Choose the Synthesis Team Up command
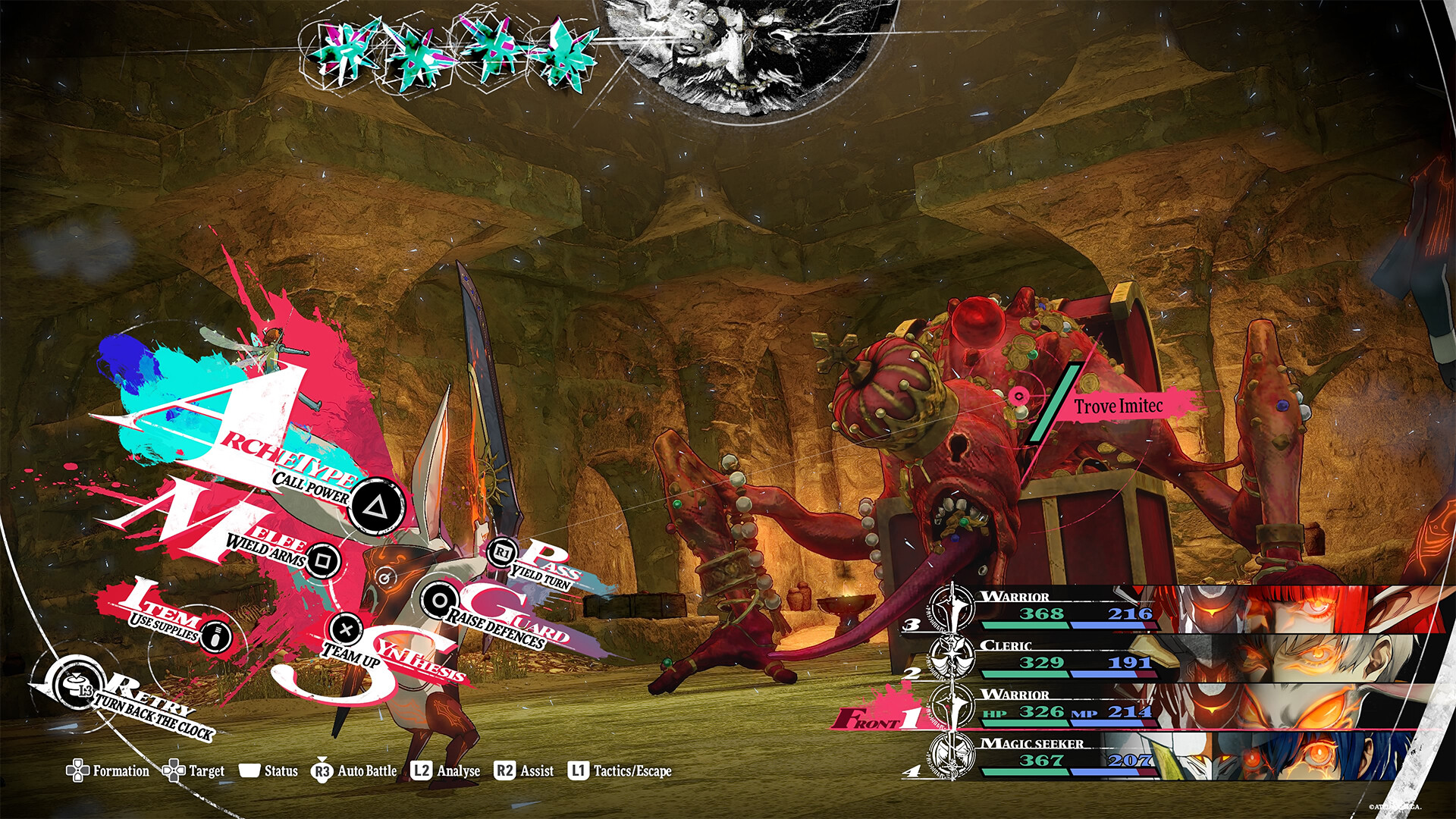 click(347, 629)
